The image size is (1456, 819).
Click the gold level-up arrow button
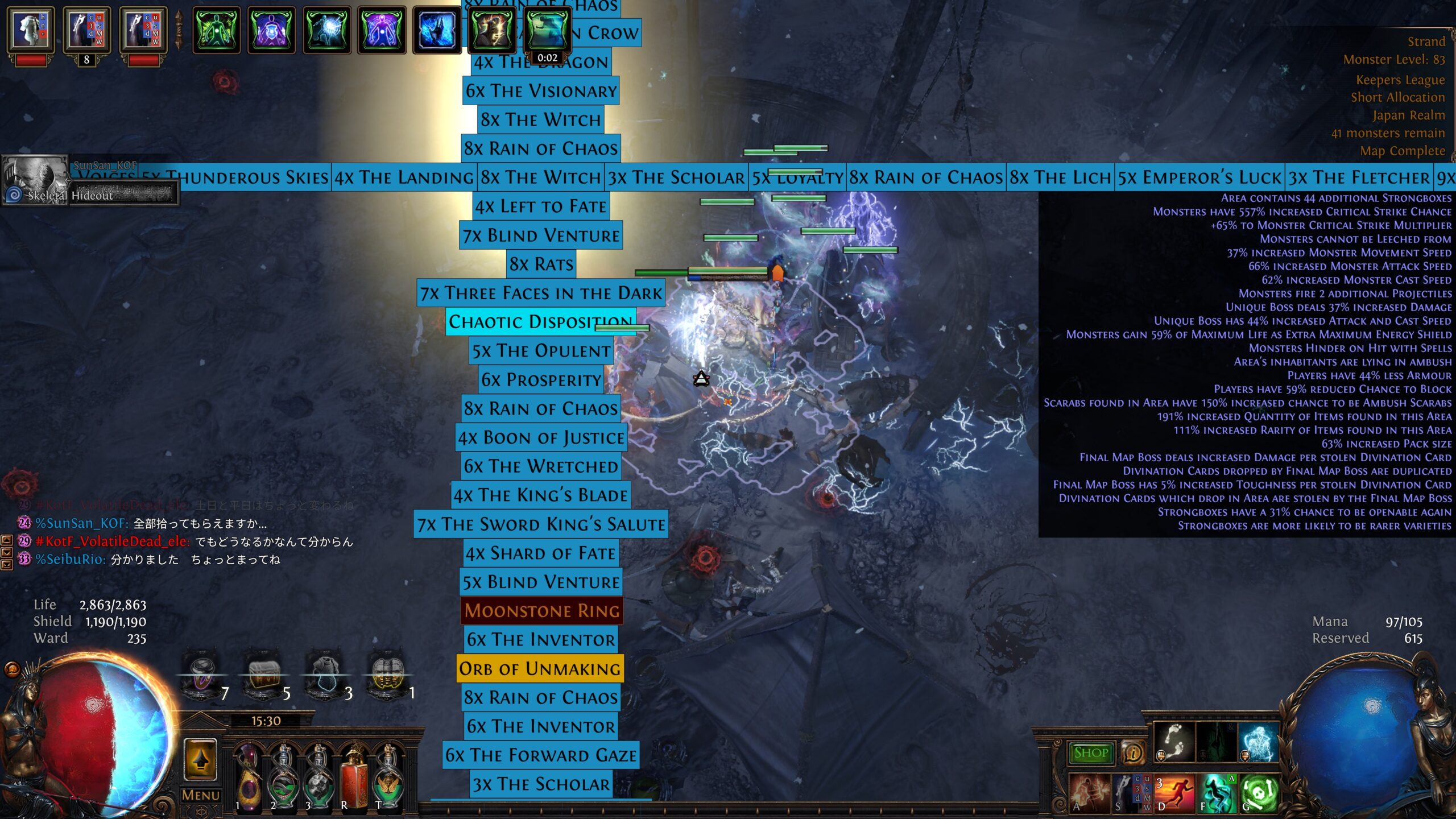(x=200, y=759)
